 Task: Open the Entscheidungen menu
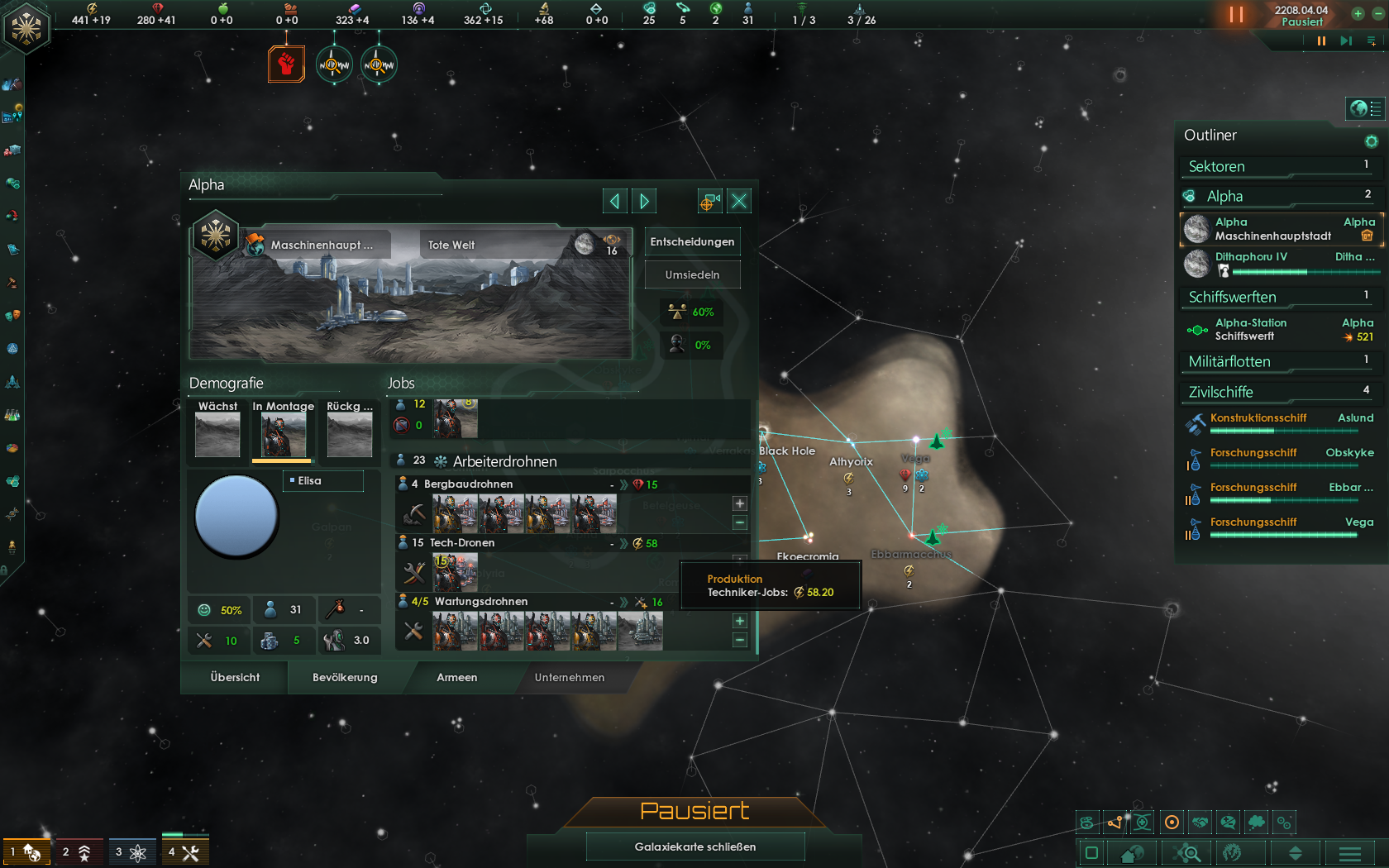692,242
